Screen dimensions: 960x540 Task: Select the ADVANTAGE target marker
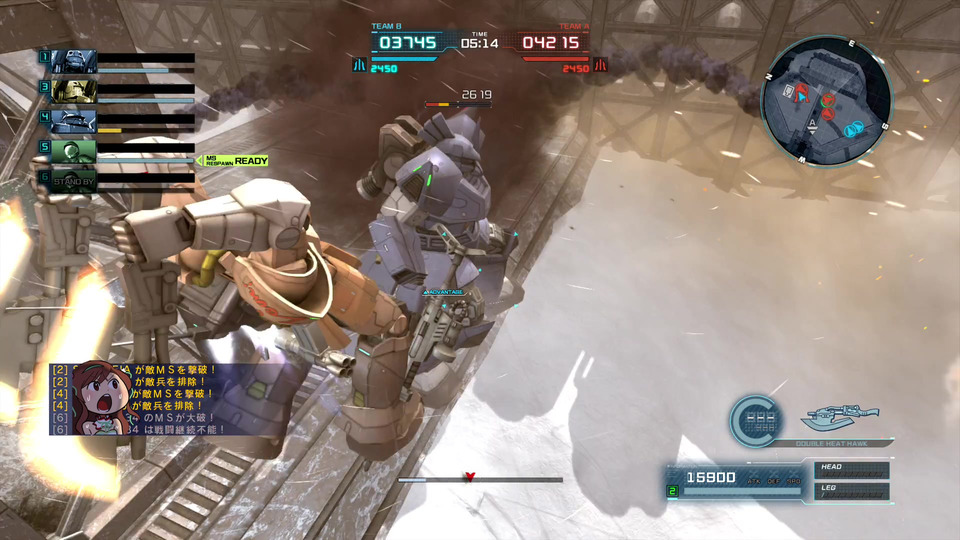[443, 292]
